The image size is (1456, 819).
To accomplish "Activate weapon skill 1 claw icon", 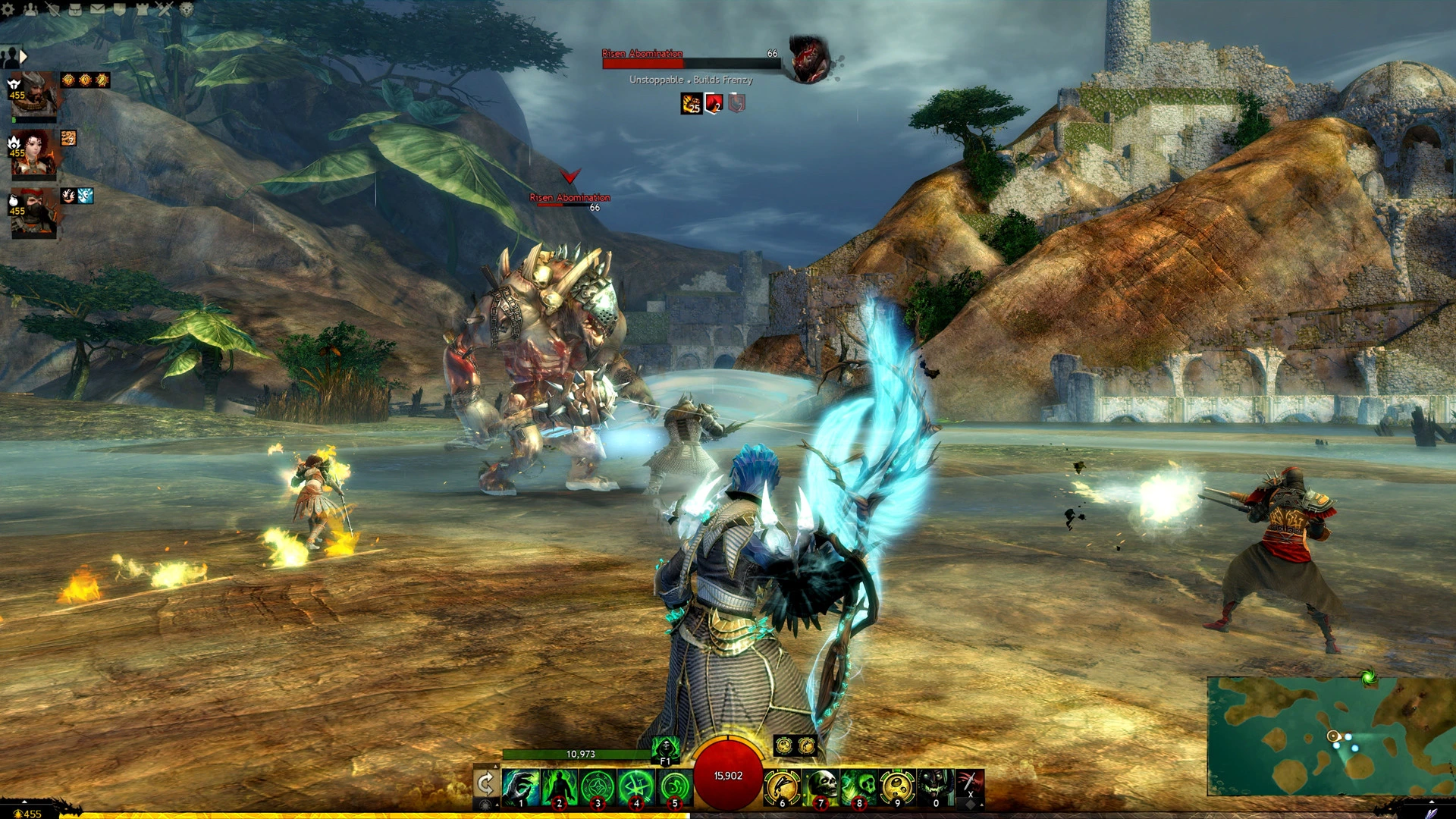I will pos(520,785).
